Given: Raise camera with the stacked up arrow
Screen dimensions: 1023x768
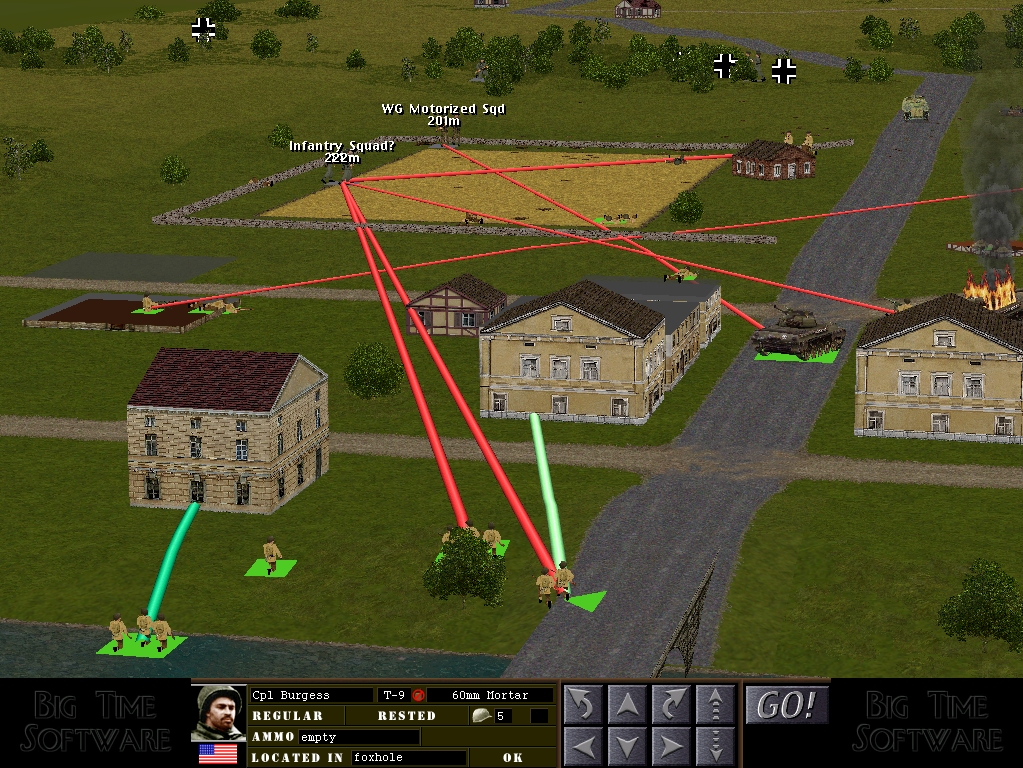Looking at the screenshot, I should (715, 705).
